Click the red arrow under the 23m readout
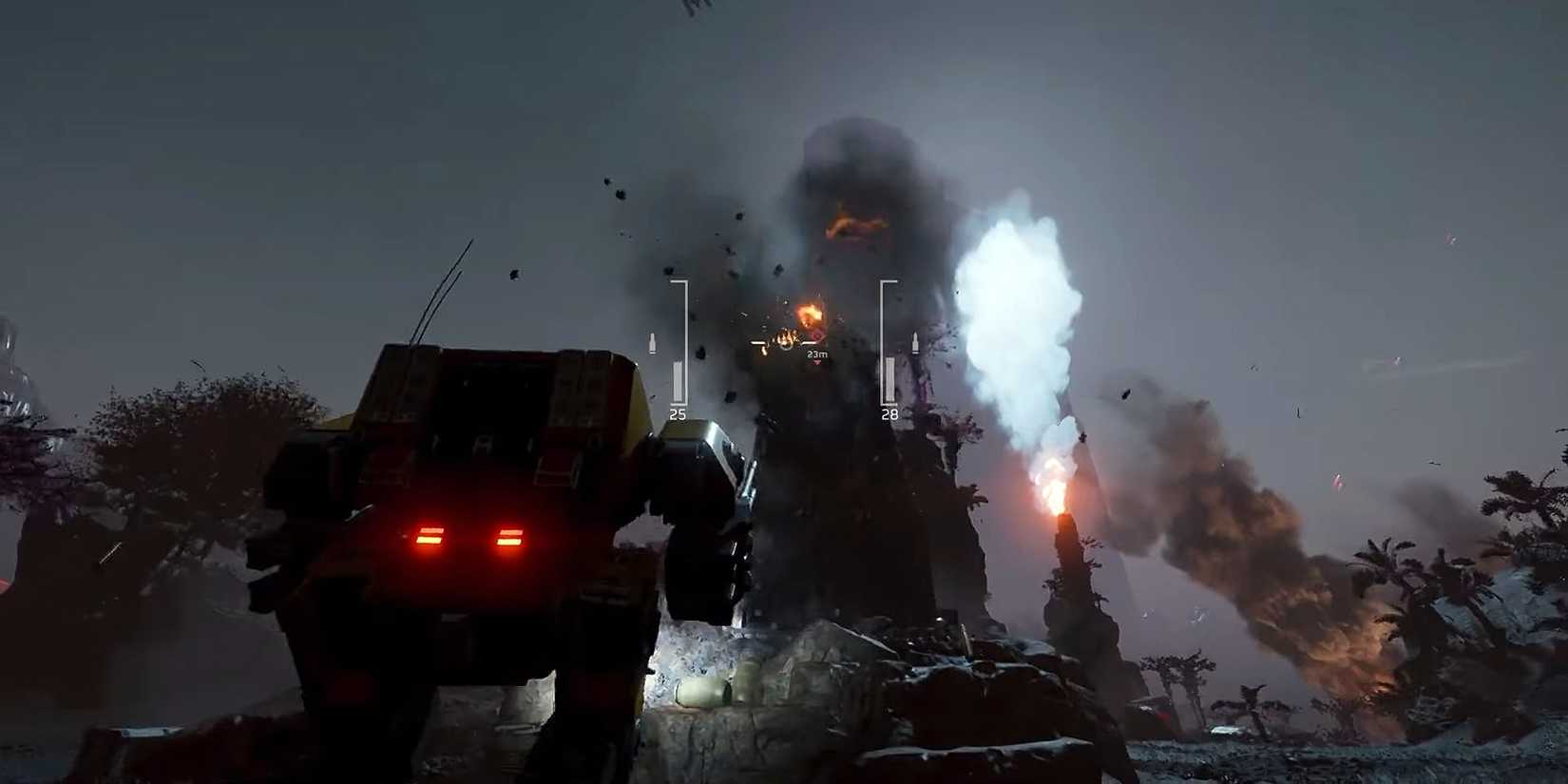Viewport: 1568px width, 784px height. 817,362
